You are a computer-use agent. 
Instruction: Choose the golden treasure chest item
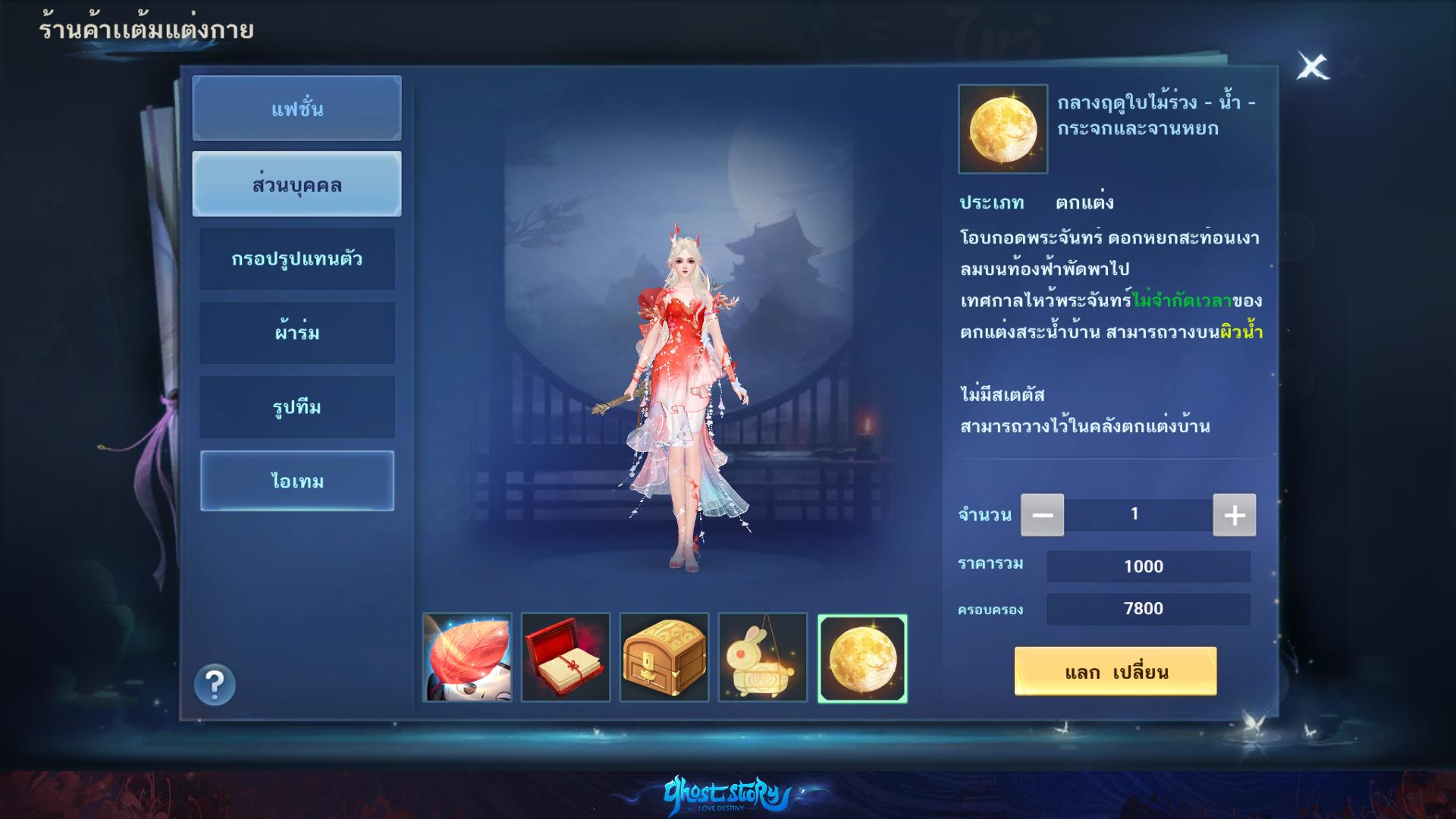click(664, 657)
